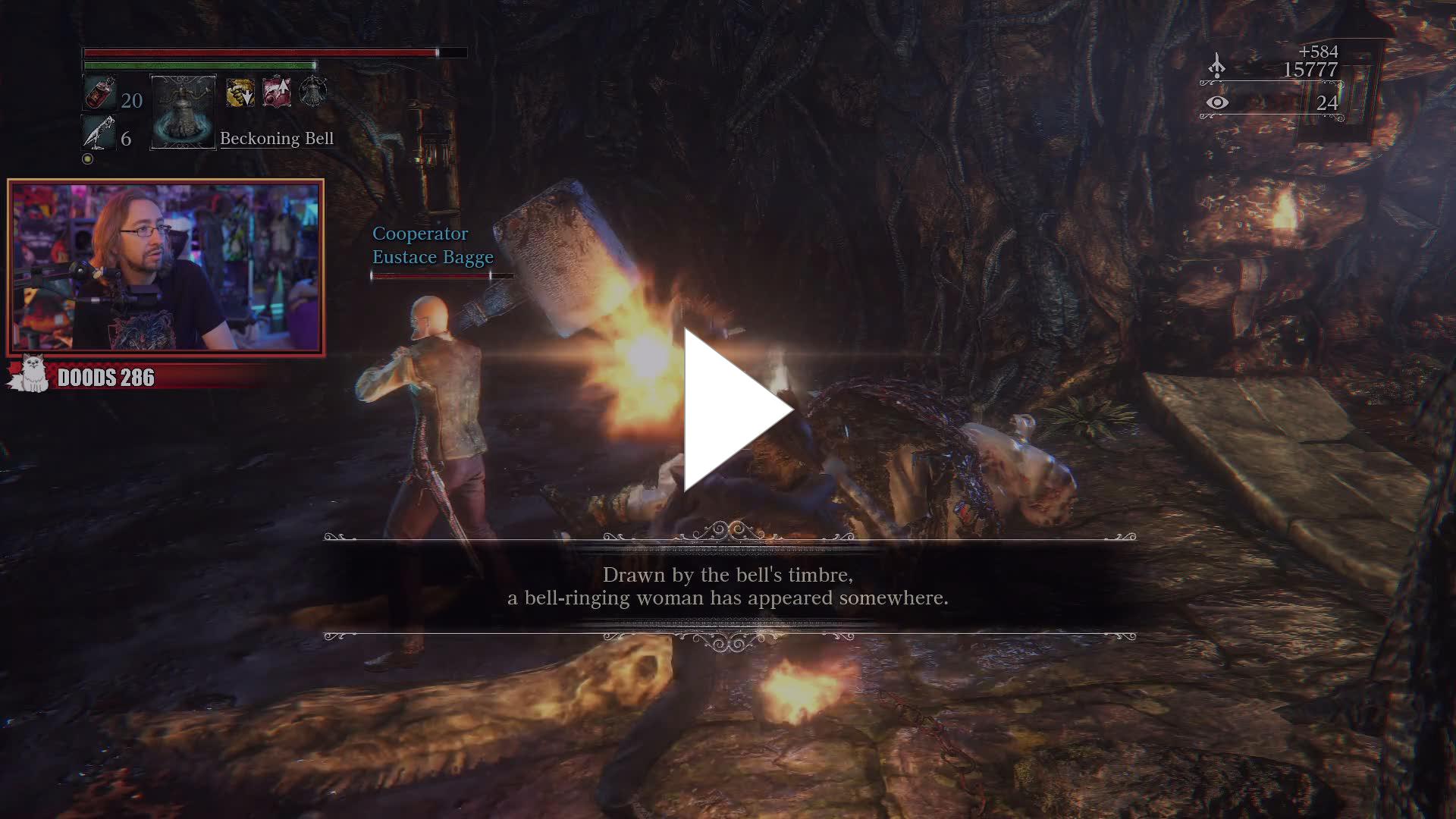Open the streamer webcam overlay
Screen dimensions: 1456x819
[x=165, y=267]
